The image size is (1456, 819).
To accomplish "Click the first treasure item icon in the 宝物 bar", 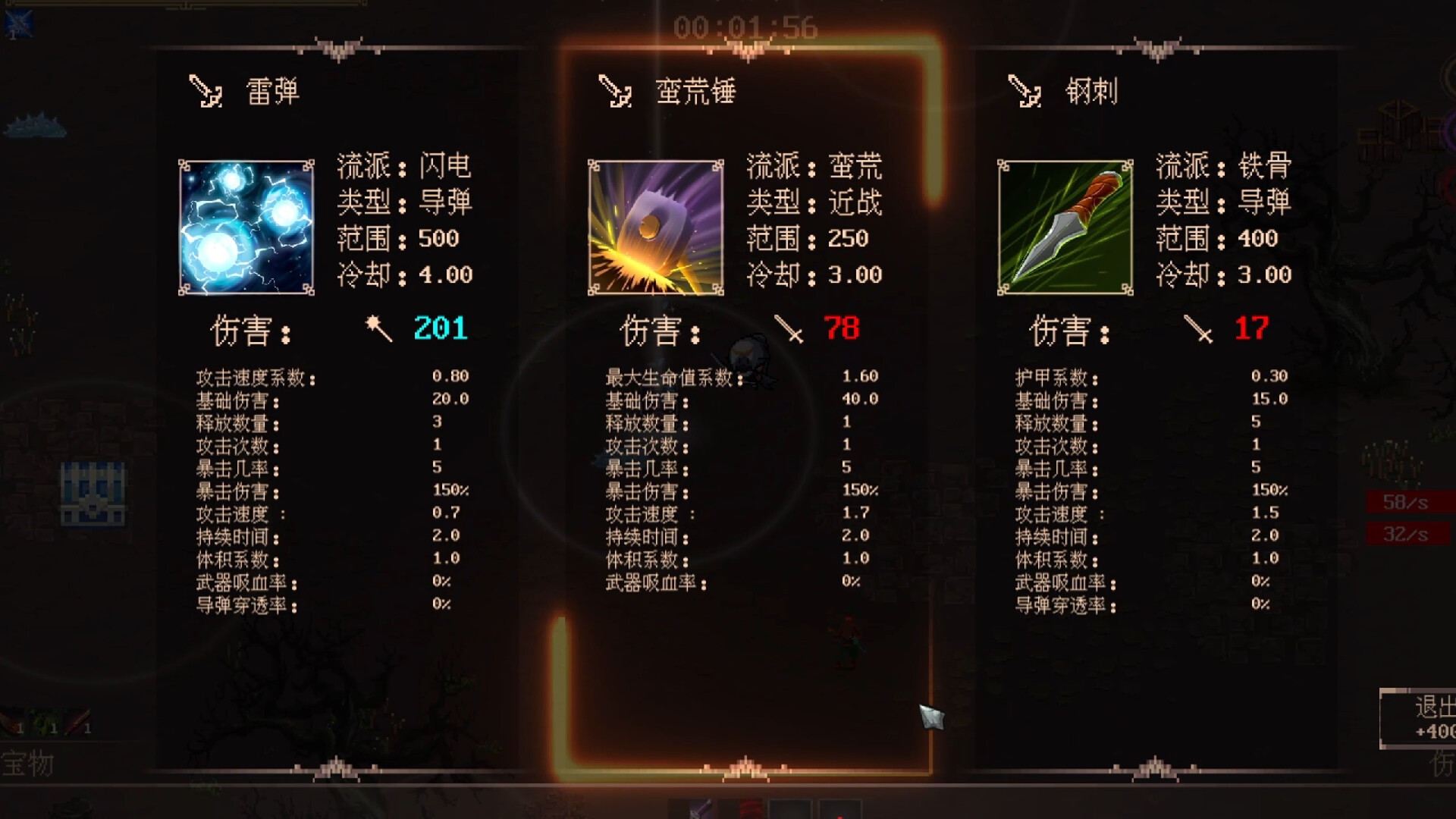I will (x=11, y=720).
